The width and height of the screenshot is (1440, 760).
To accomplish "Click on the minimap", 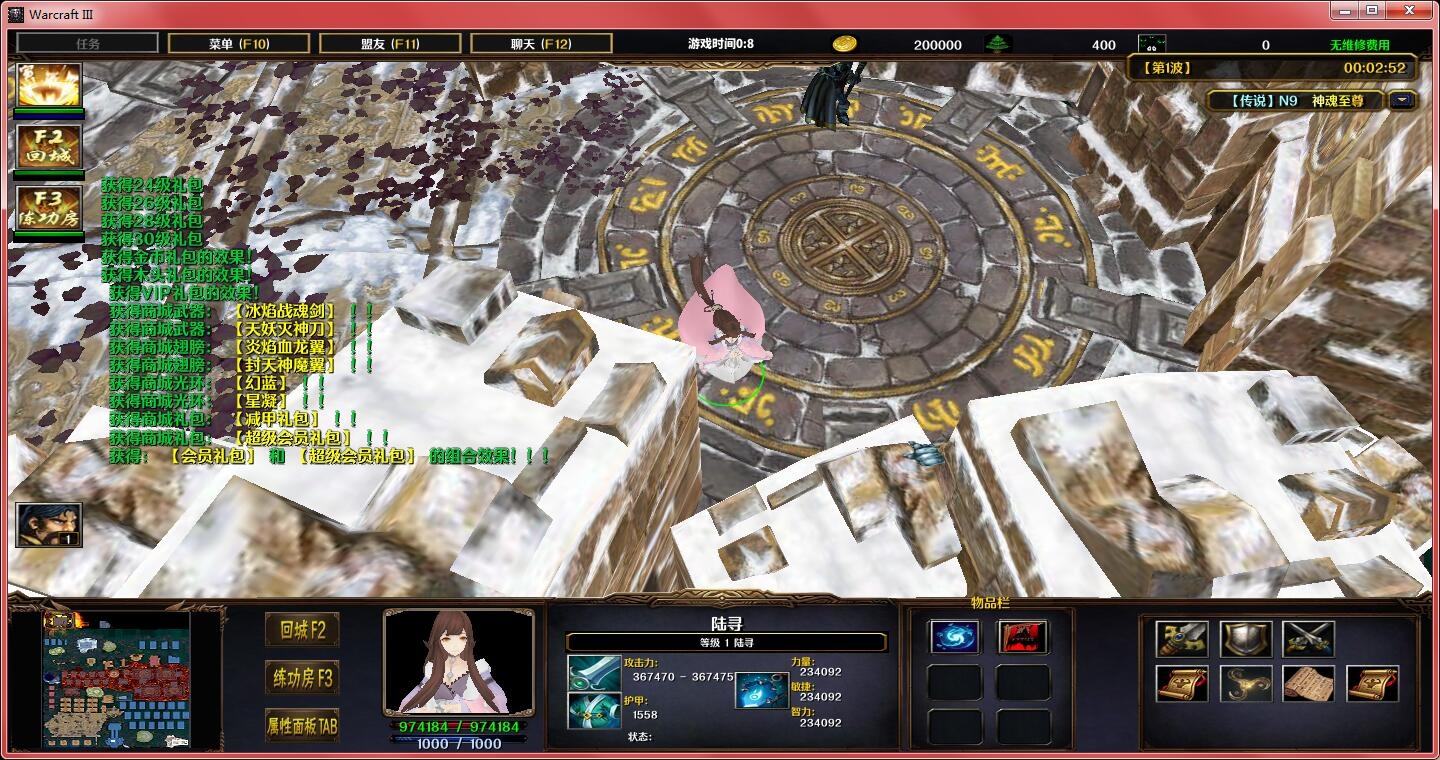I will click(x=116, y=680).
